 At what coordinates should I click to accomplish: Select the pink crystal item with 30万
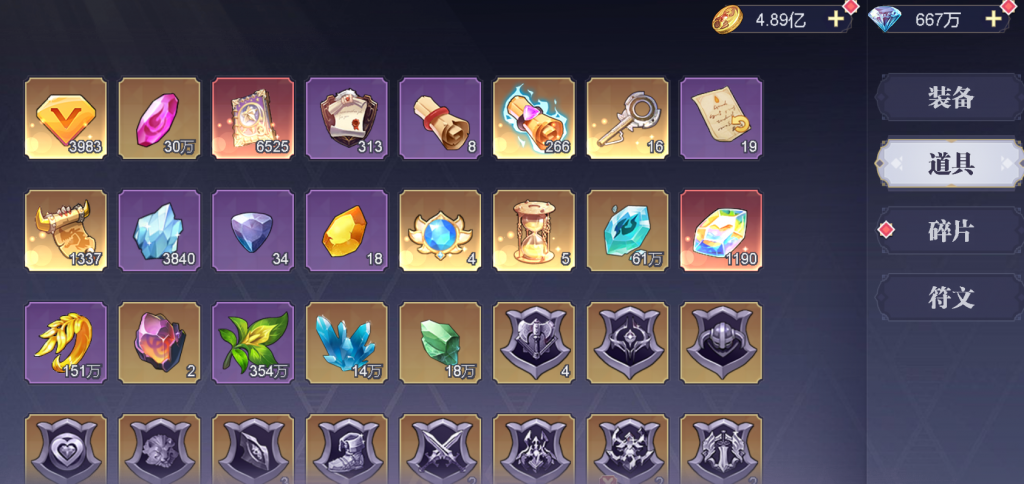tap(159, 118)
